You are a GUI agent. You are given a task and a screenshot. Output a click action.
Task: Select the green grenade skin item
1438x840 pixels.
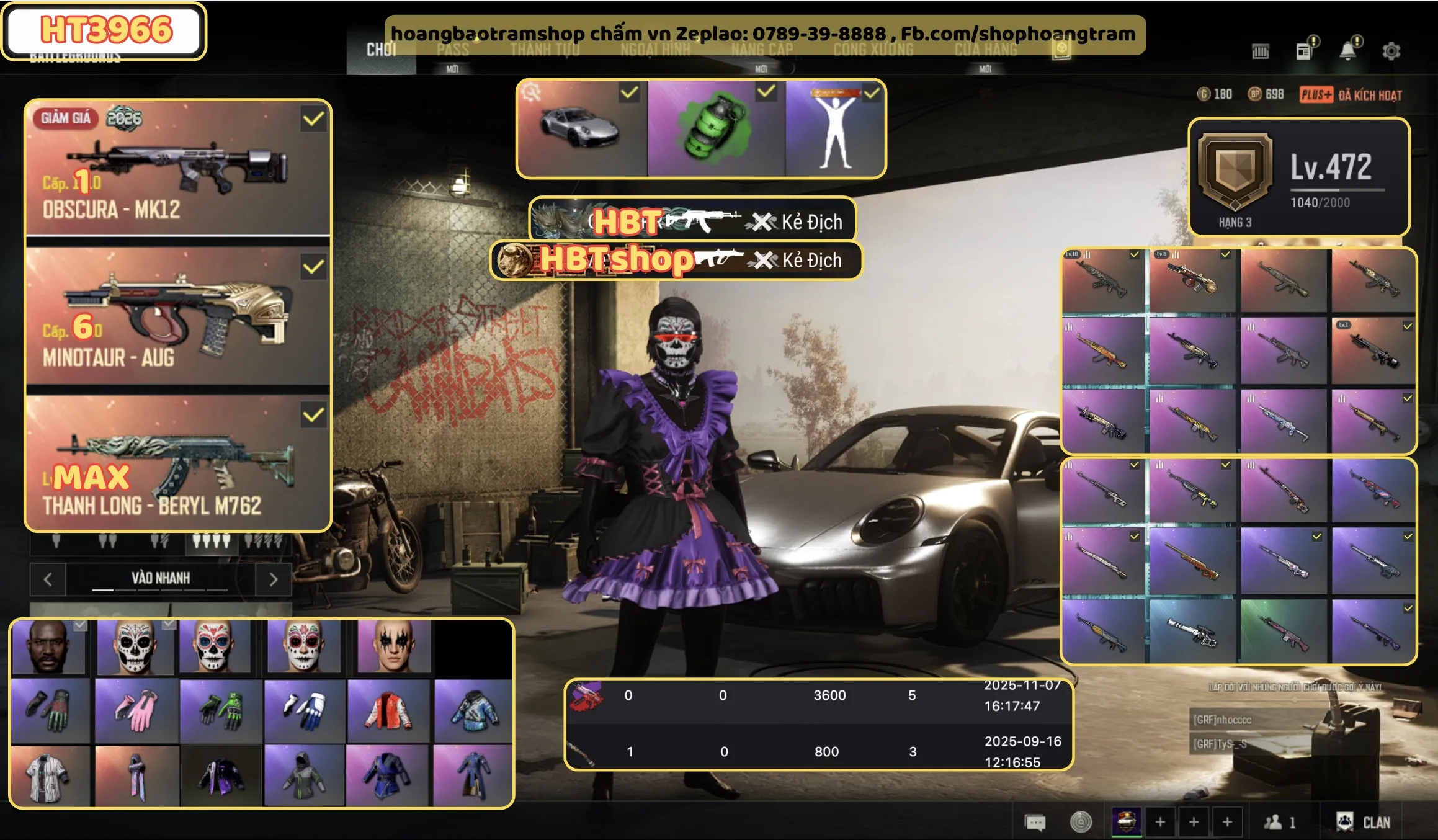pos(716,128)
